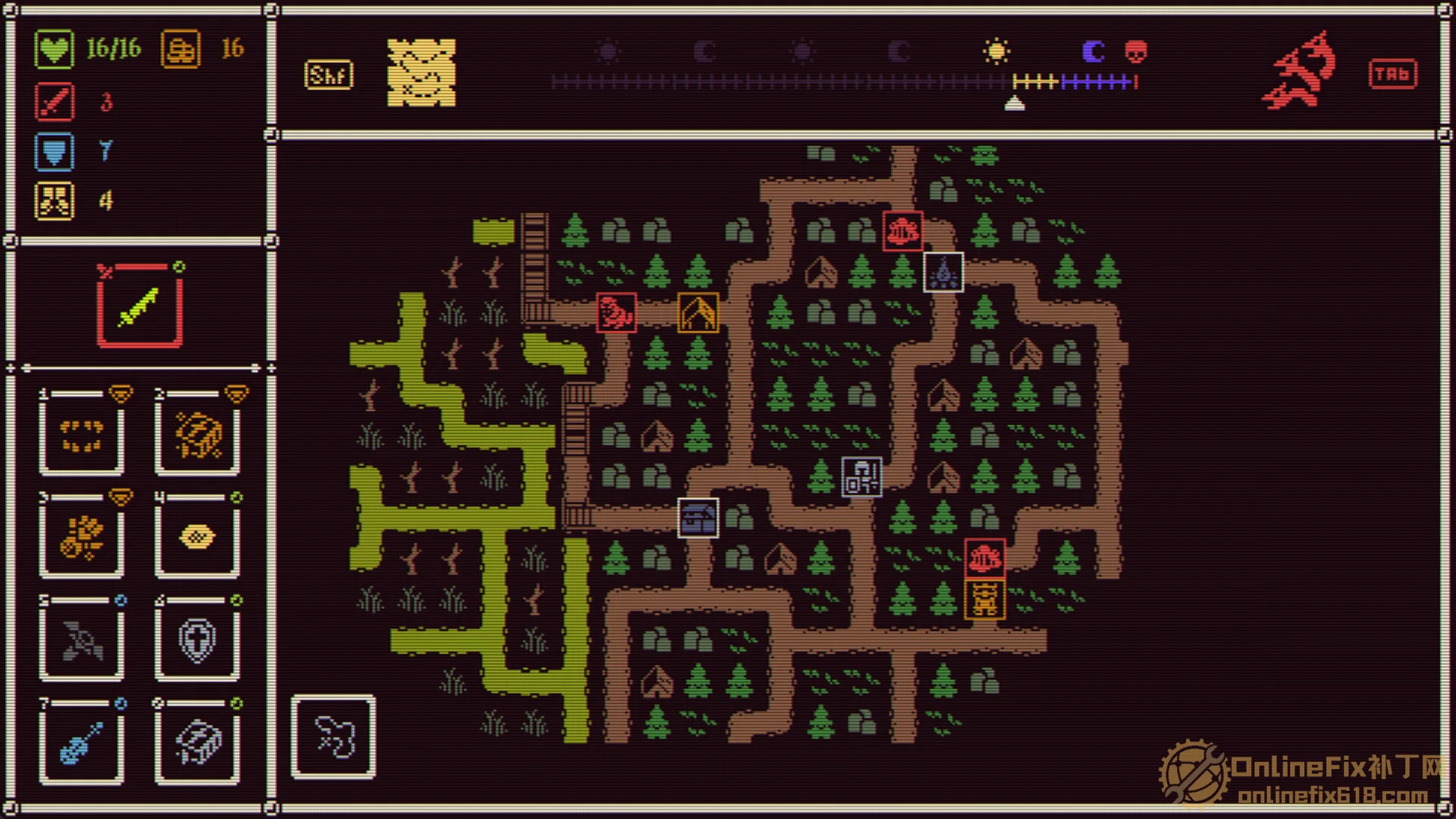Select the gray crossbow in slot 5

[82, 641]
